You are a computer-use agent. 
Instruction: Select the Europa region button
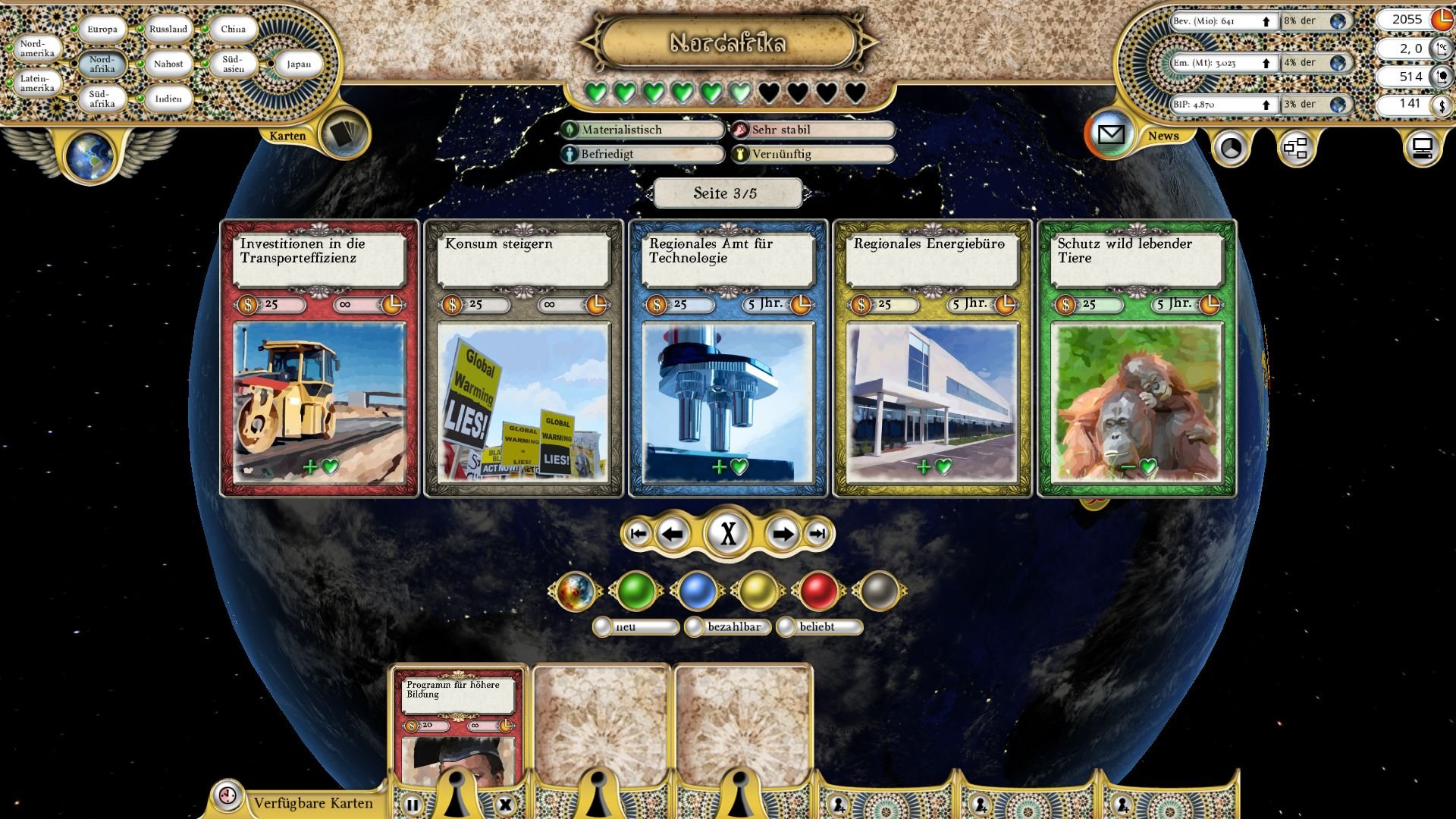(102, 30)
